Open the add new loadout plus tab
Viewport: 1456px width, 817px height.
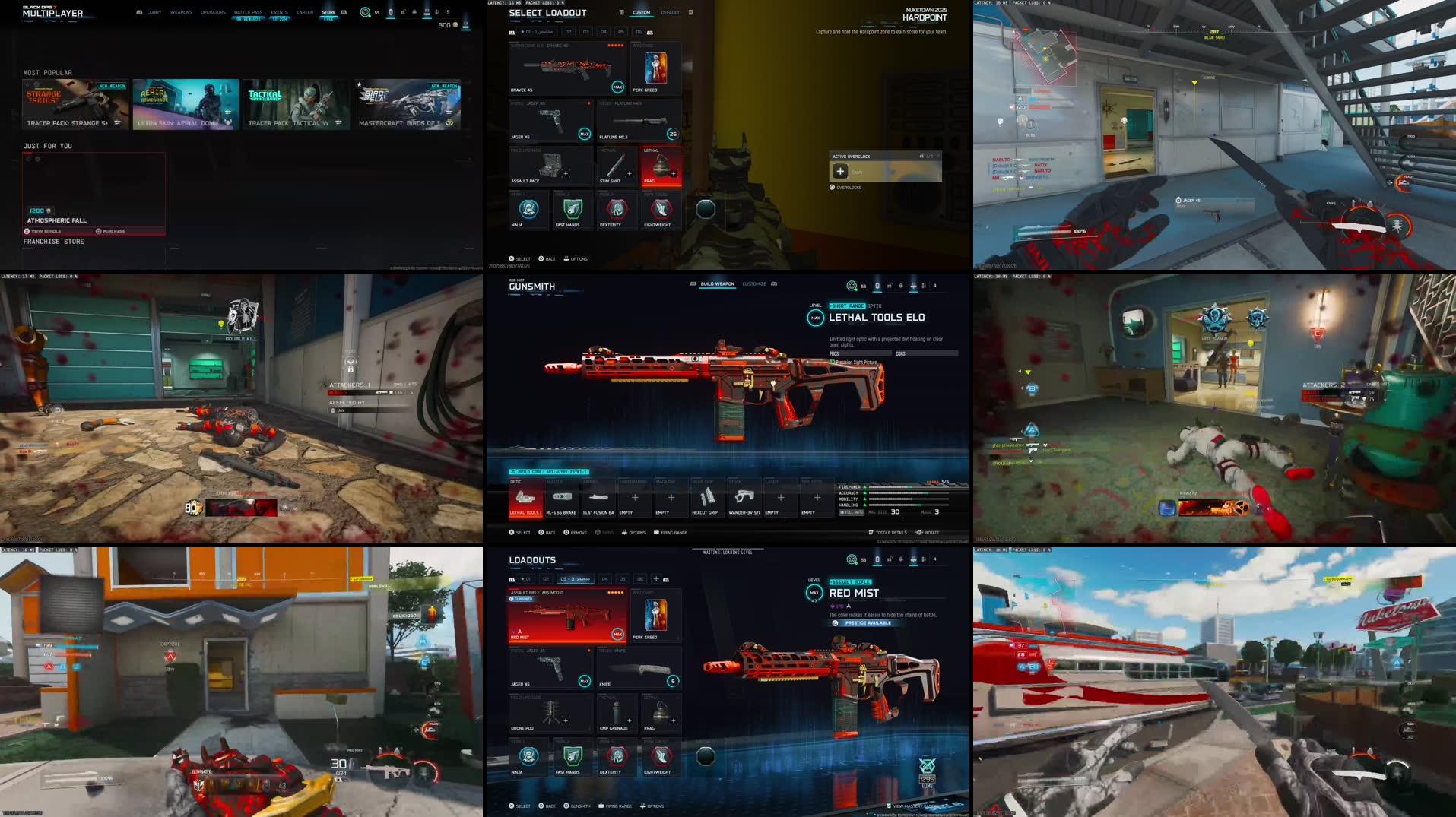tap(655, 578)
